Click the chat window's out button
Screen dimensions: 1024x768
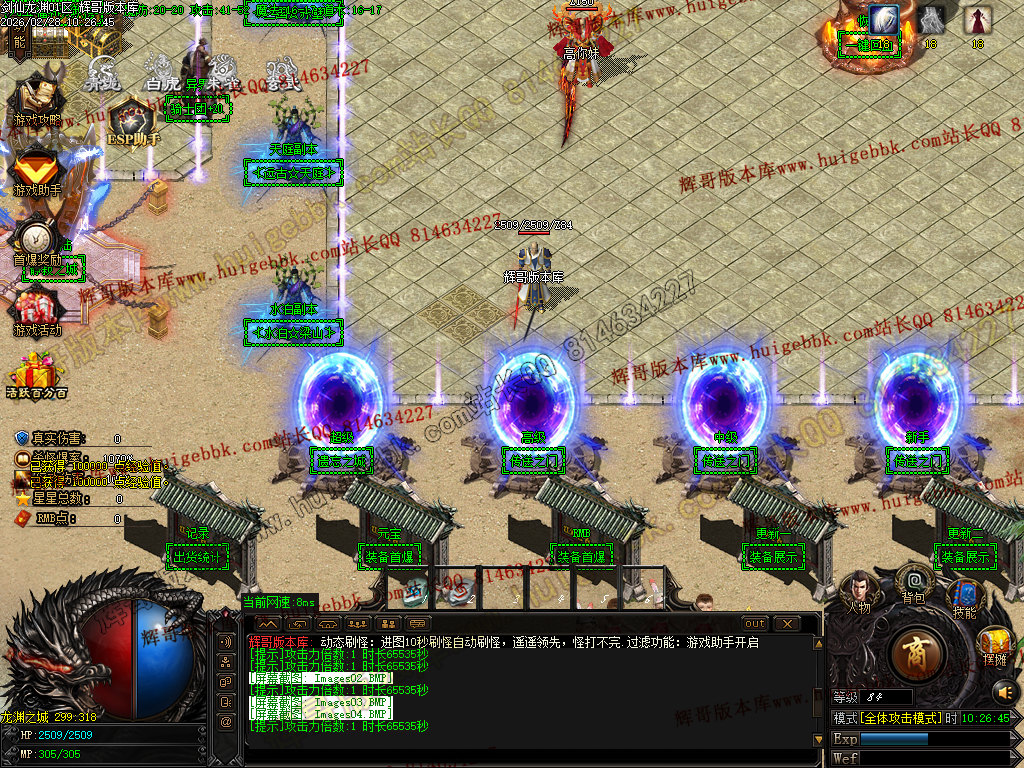click(754, 623)
